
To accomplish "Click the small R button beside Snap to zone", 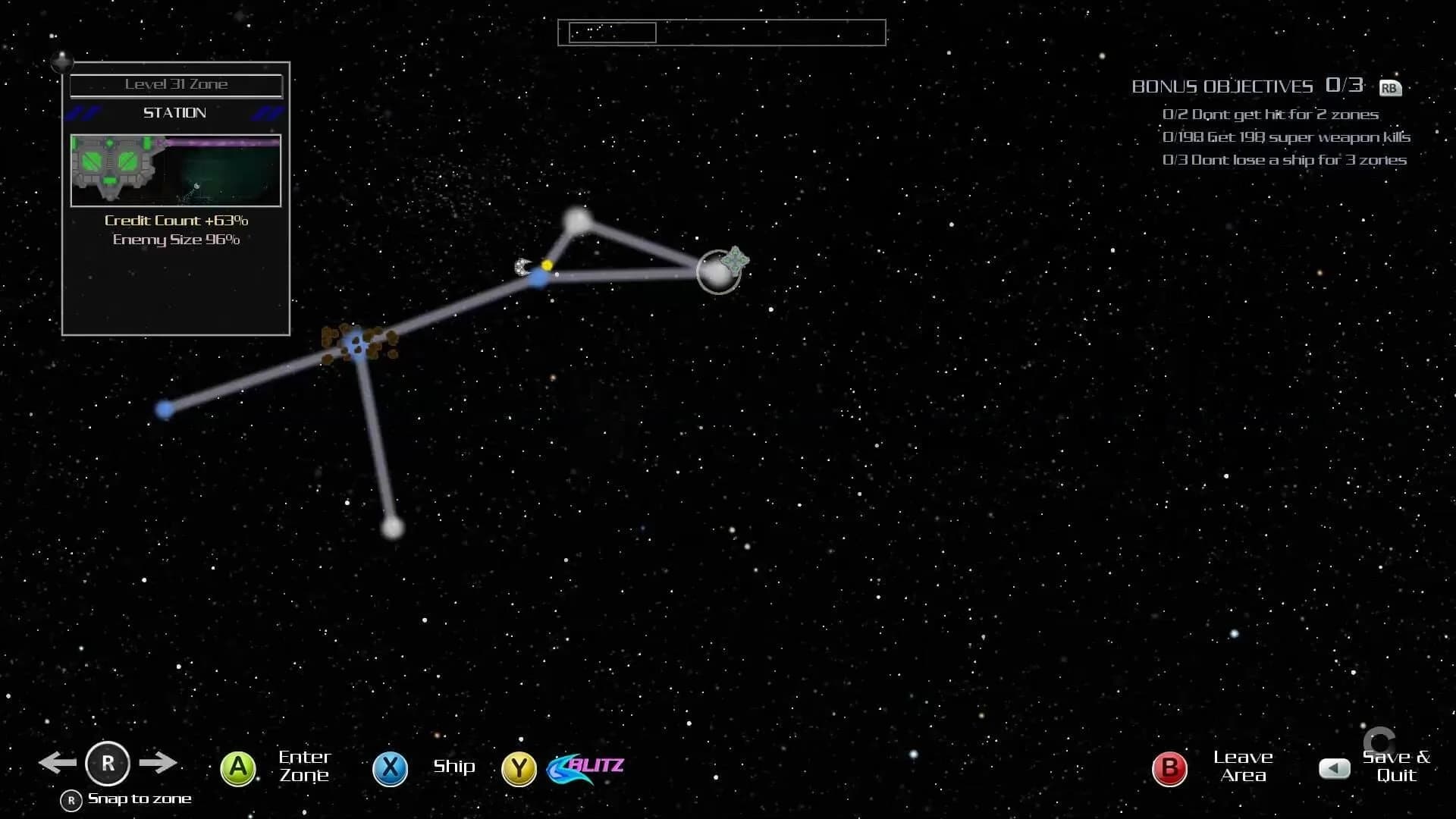I will [71, 799].
